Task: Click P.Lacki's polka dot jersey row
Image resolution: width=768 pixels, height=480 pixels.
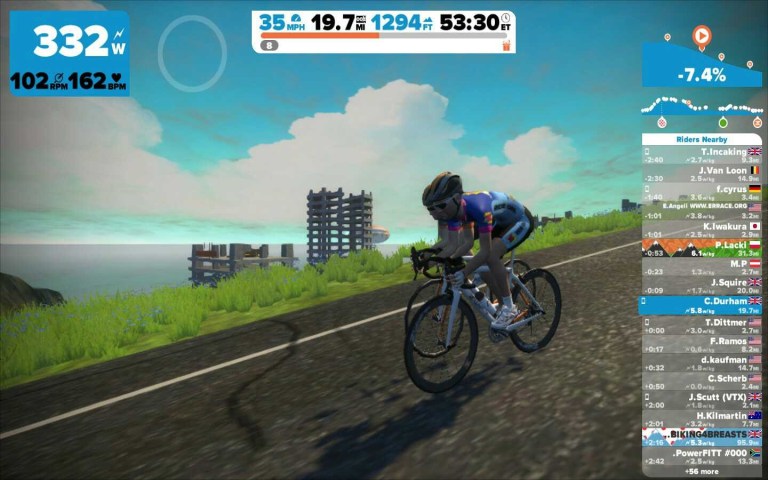Action: pos(701,248)
